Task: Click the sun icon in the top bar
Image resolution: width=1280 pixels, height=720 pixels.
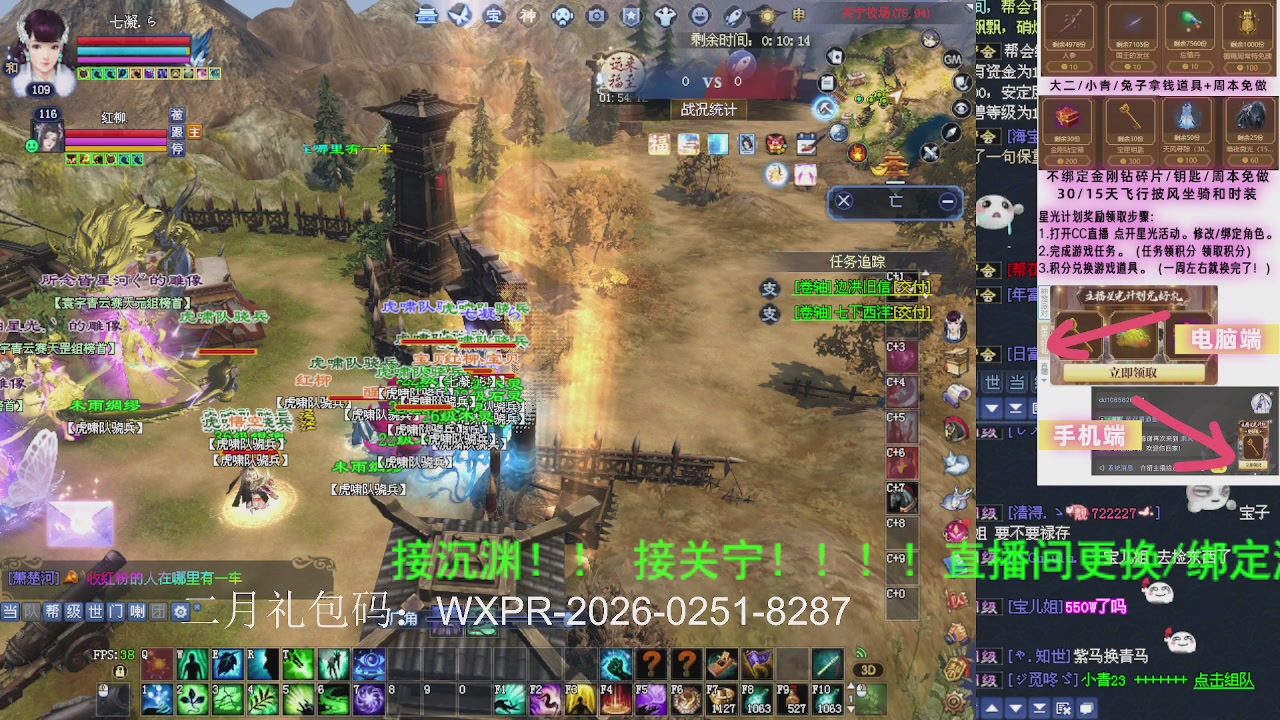Action: 767,16
